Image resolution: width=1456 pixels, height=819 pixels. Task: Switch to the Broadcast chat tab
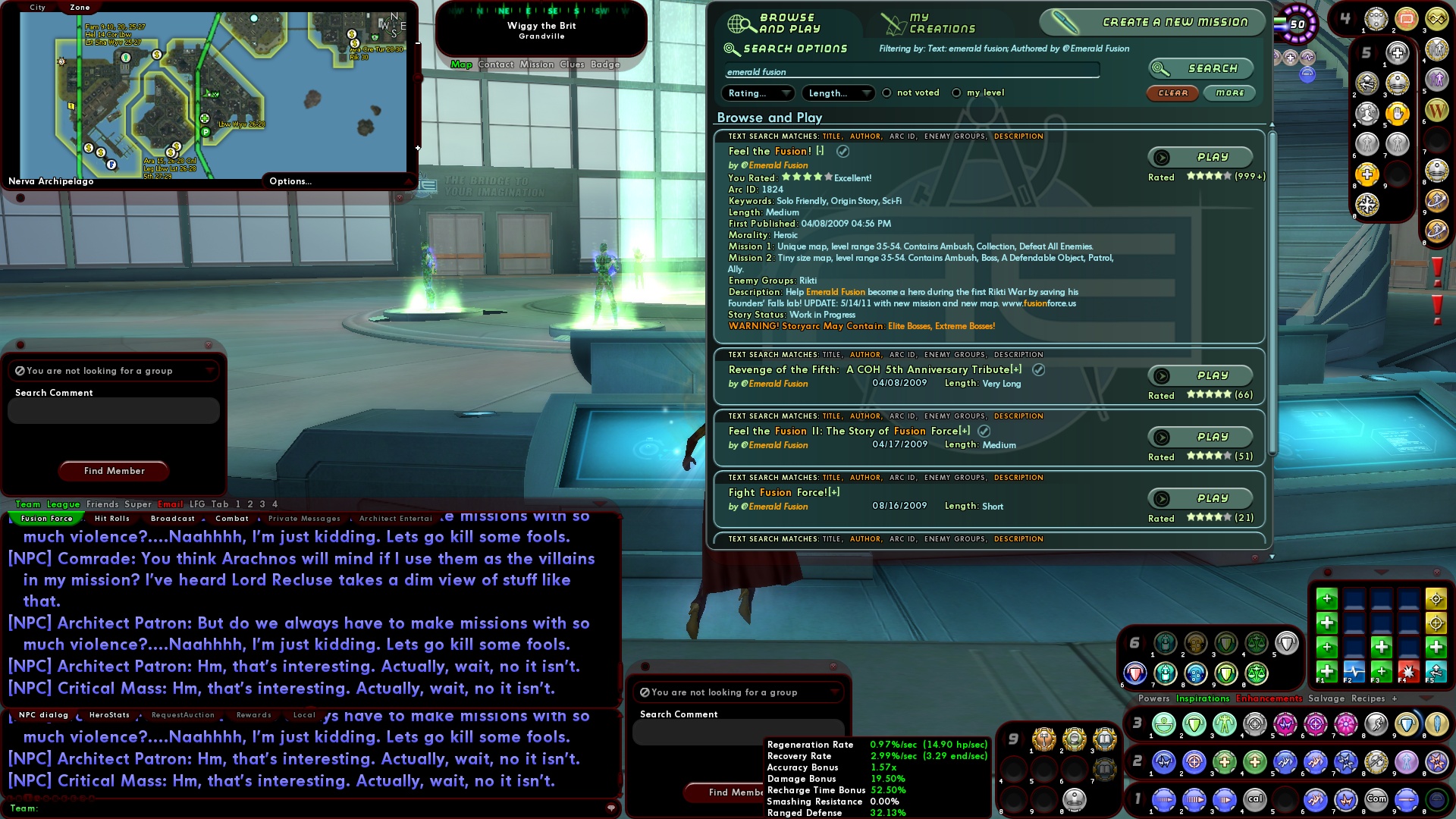[172, 519]
